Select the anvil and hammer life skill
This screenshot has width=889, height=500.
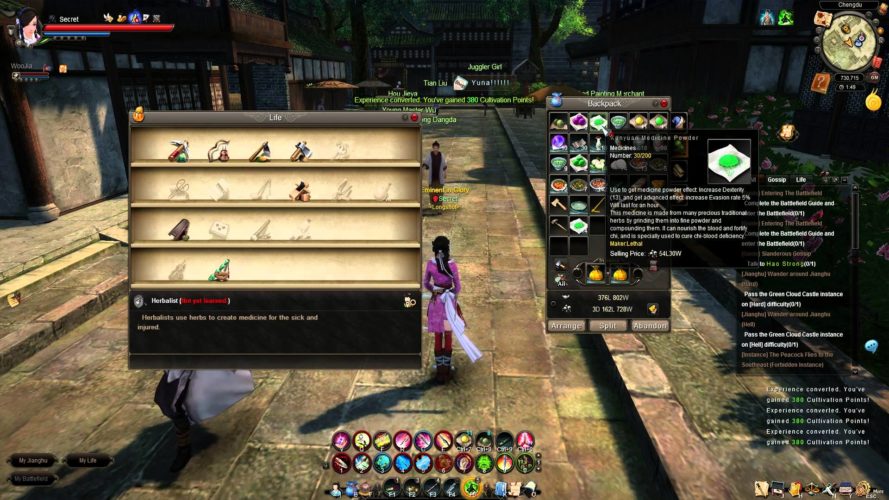pos(300,189)
